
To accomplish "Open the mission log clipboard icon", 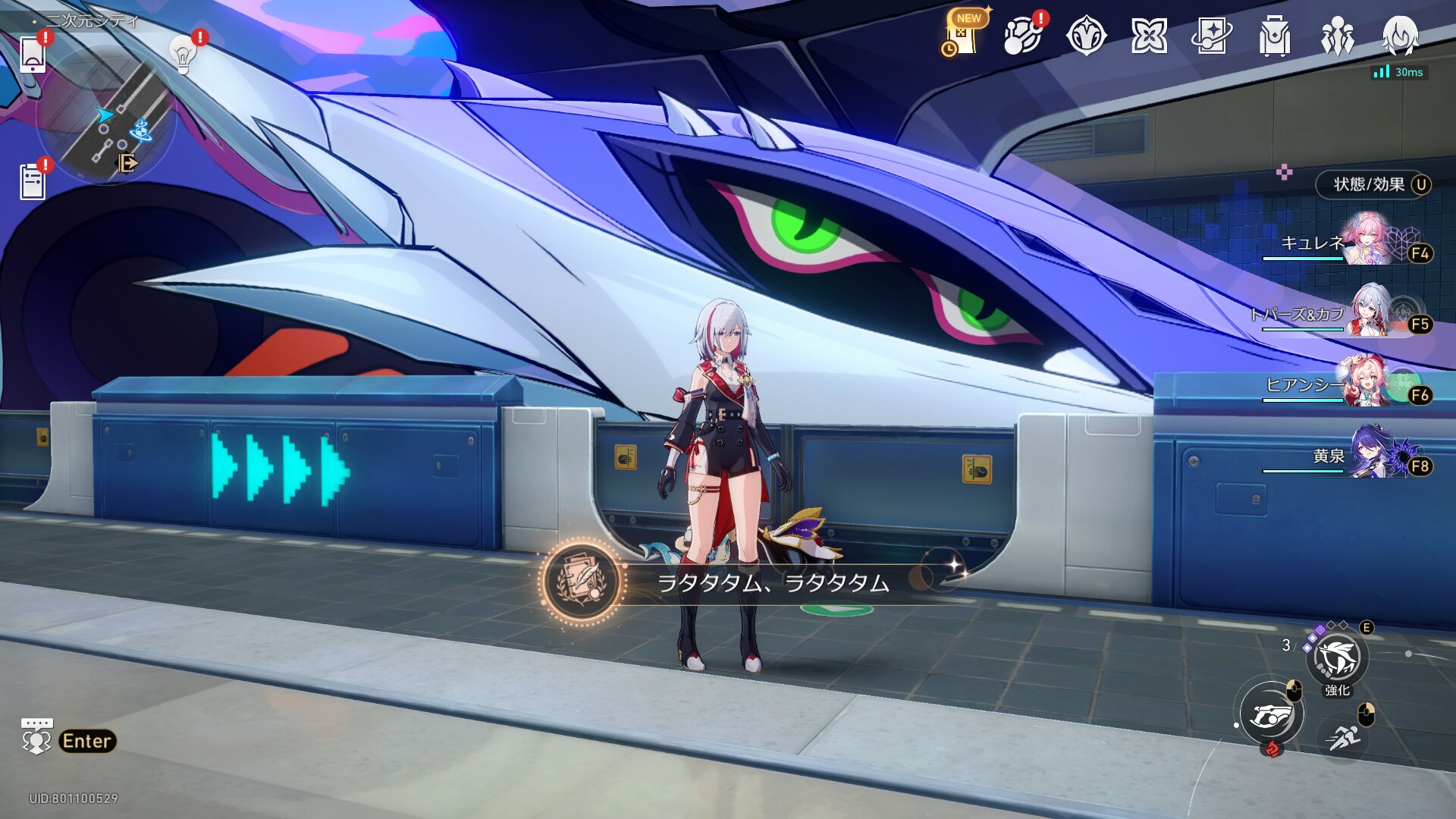I will 33,182.
